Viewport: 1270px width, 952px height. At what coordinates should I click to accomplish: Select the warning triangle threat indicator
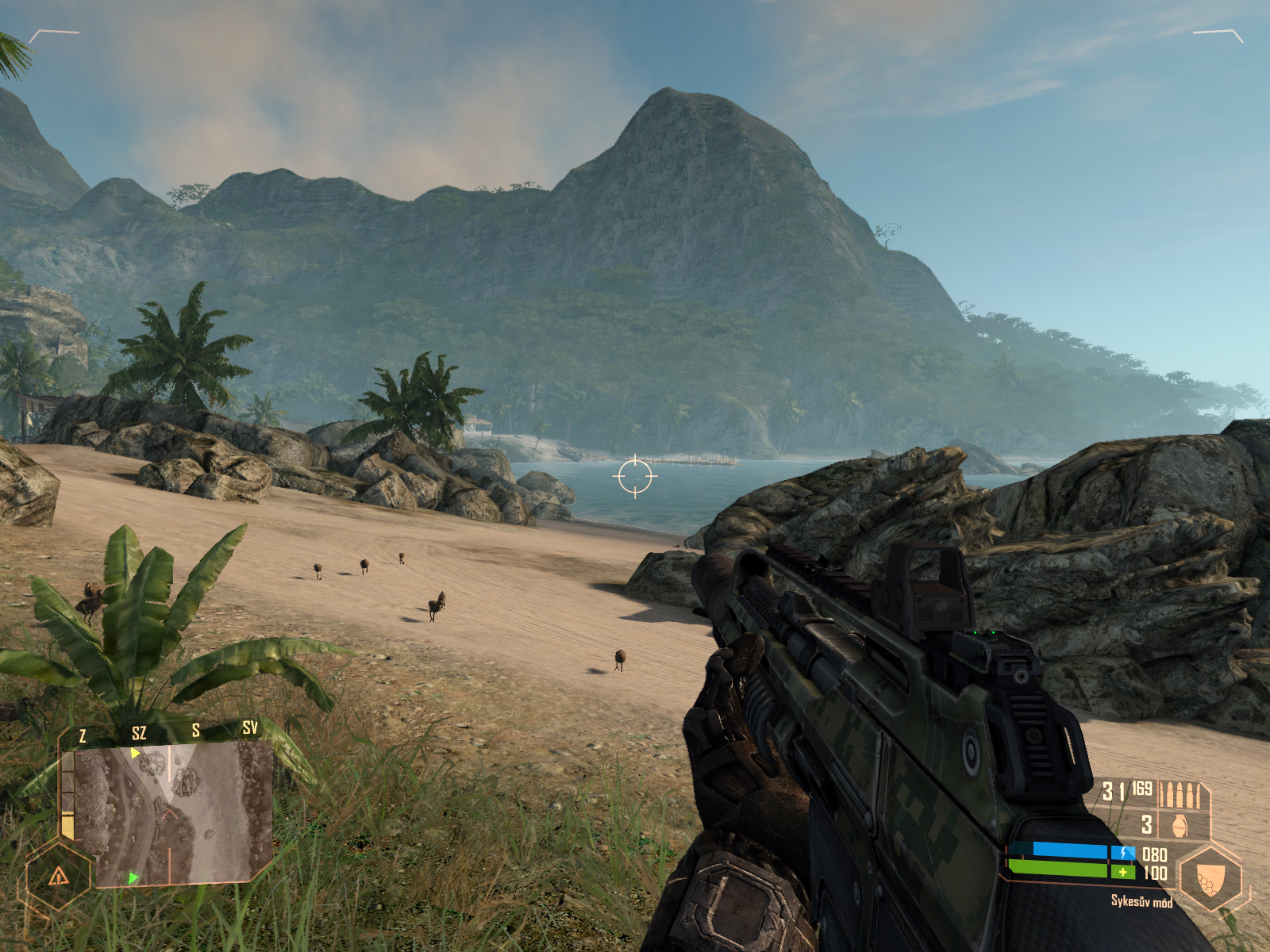[x=59, y=877]
